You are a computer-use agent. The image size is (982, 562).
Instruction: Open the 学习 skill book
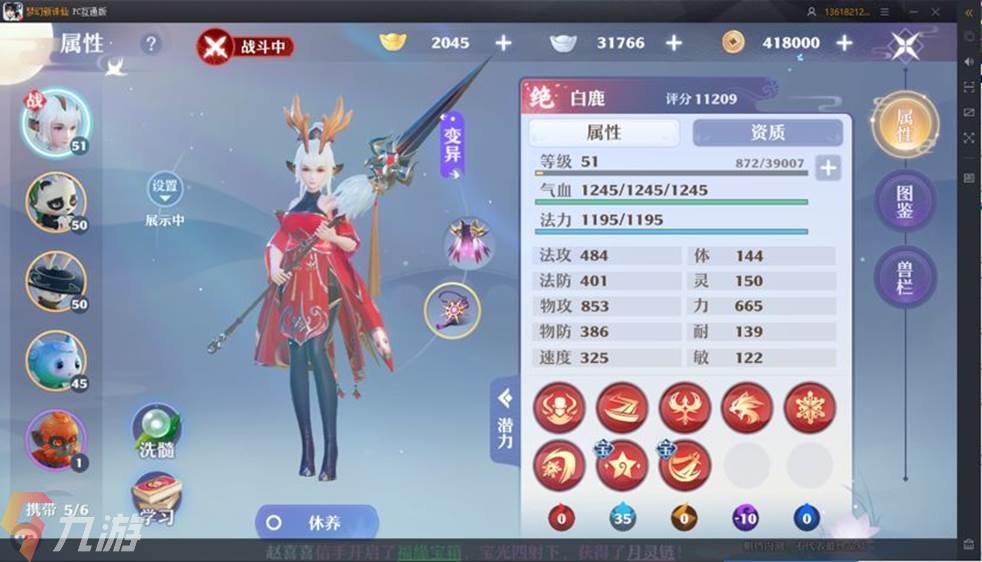pos(157,500)
